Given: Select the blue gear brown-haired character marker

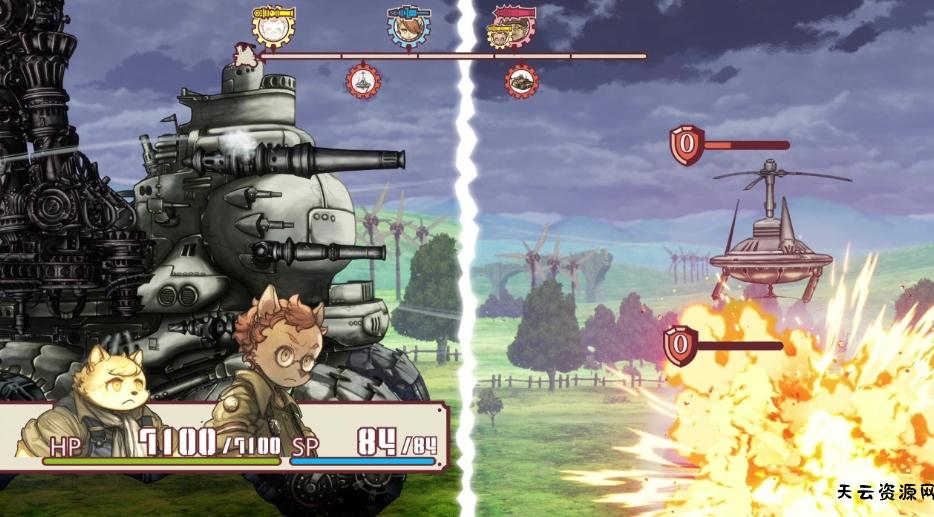Looking at the screenshot, I should point(407,27).
